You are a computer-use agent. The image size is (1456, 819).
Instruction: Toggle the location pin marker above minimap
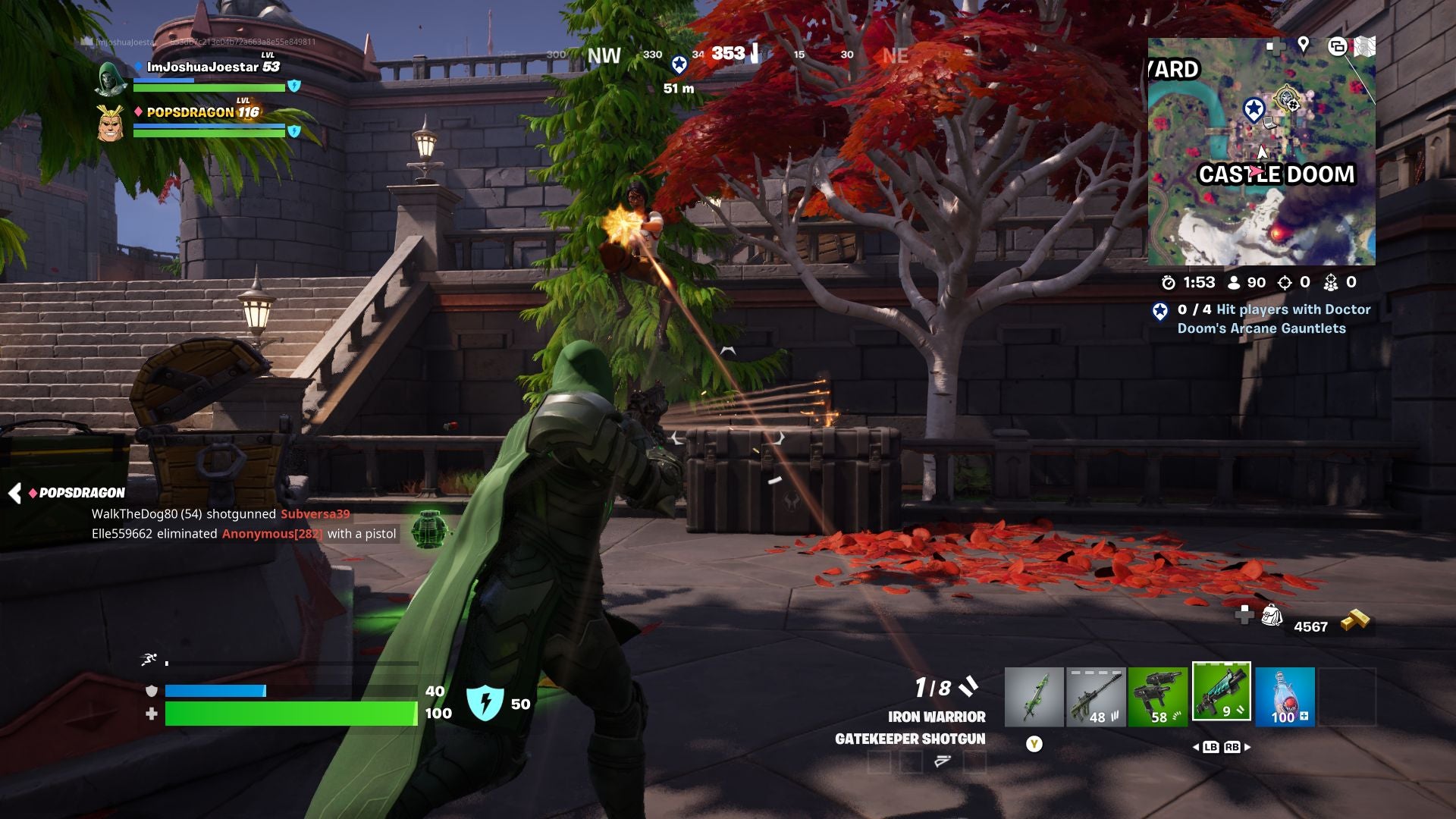1303,45
